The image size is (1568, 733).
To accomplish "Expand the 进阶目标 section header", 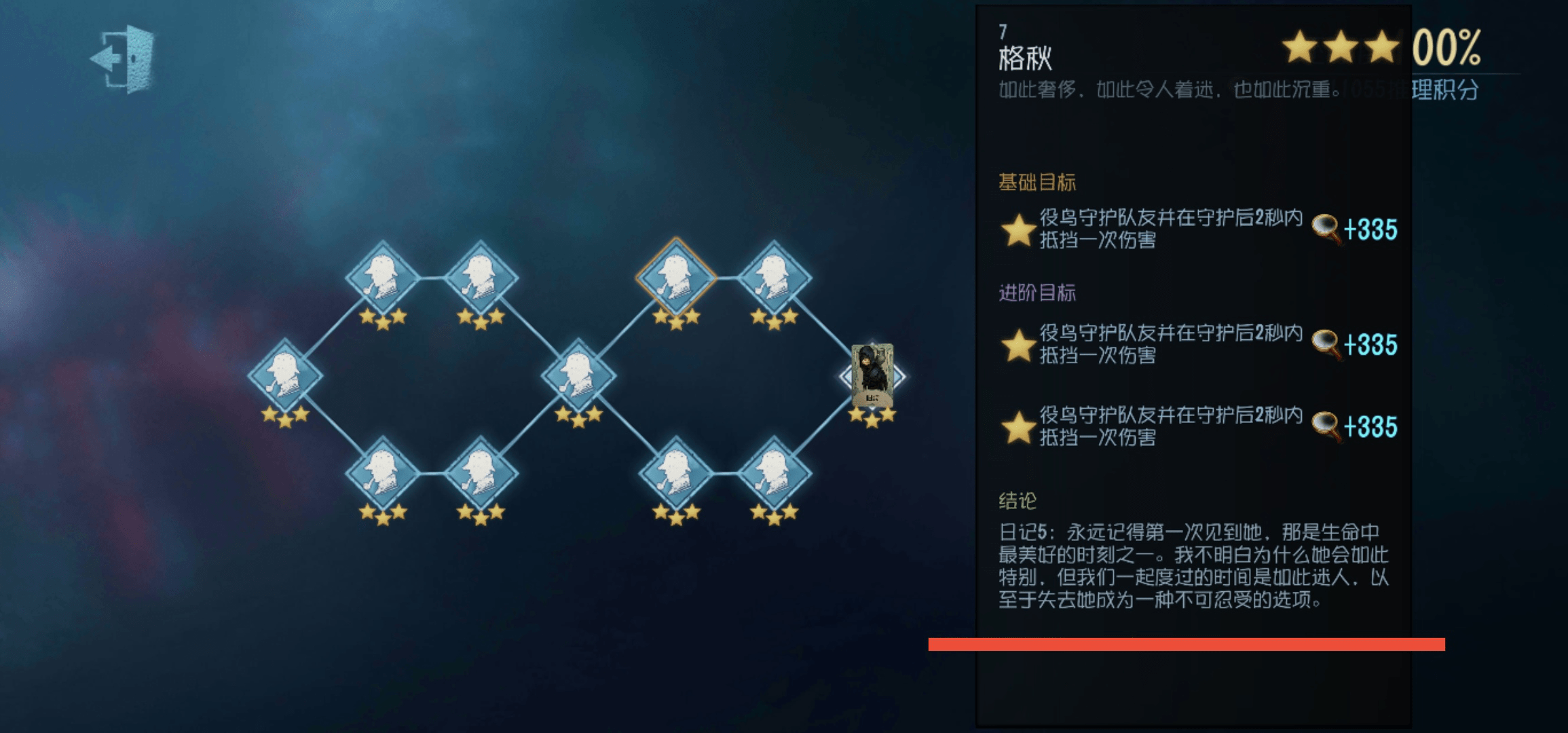I will point(1039,293).
